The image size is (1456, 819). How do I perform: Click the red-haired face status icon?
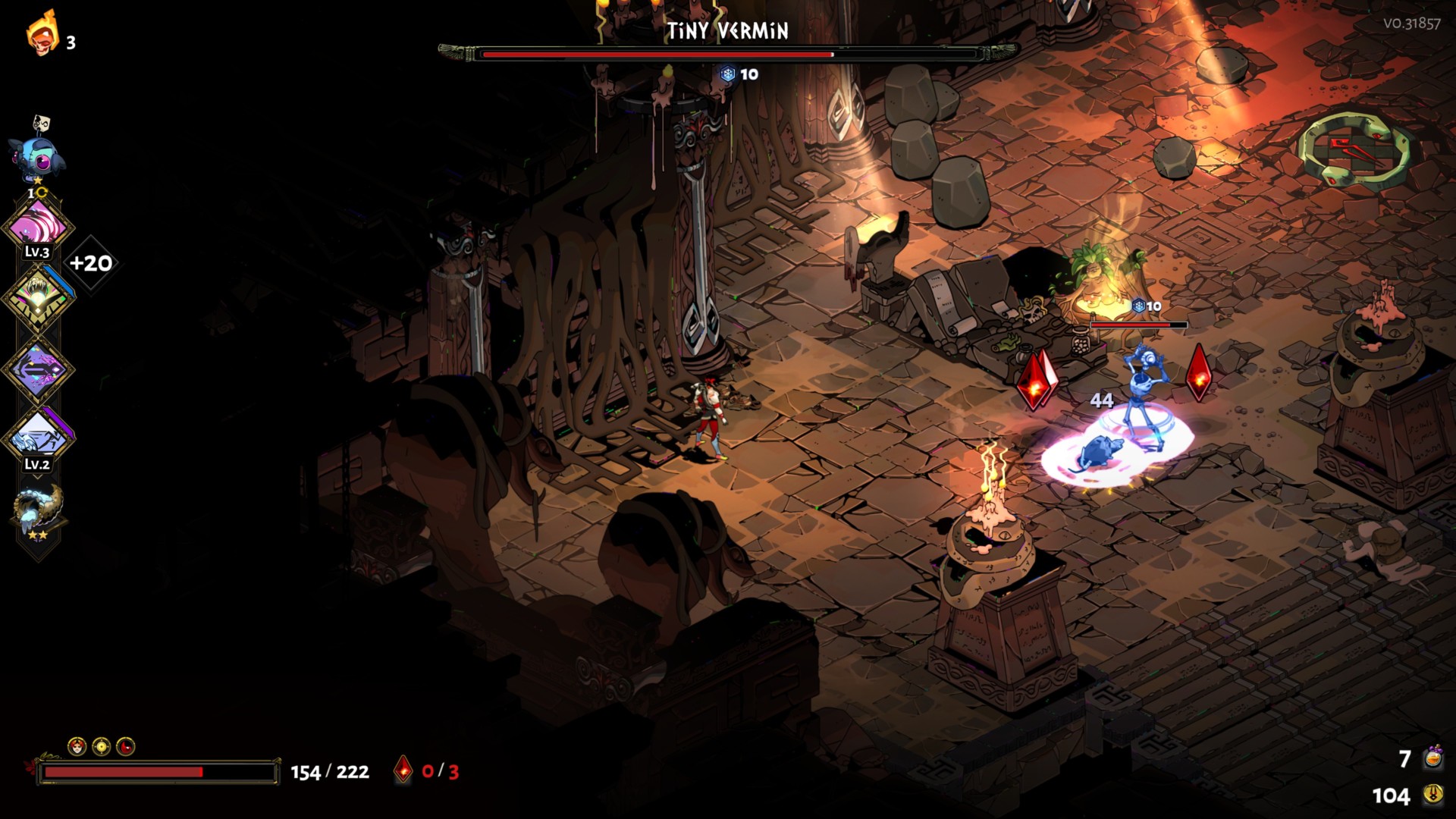[77, 747]
